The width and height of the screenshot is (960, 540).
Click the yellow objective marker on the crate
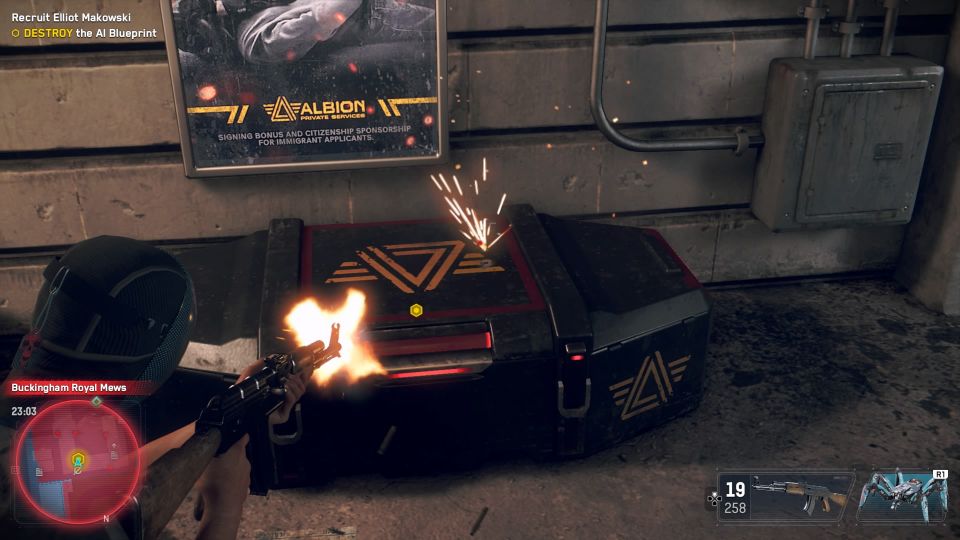(416, 310)
